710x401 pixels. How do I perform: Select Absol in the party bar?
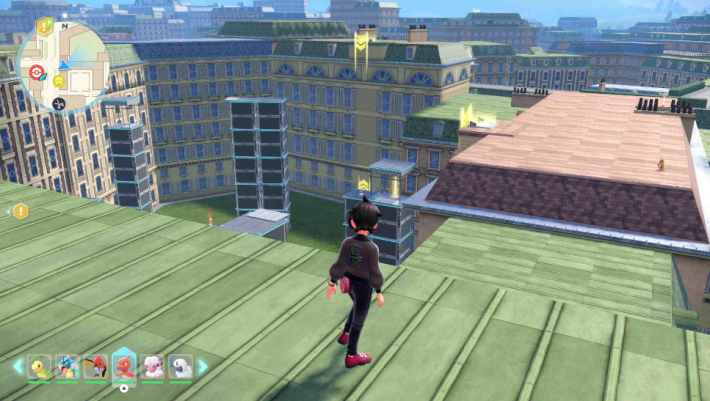181,367
